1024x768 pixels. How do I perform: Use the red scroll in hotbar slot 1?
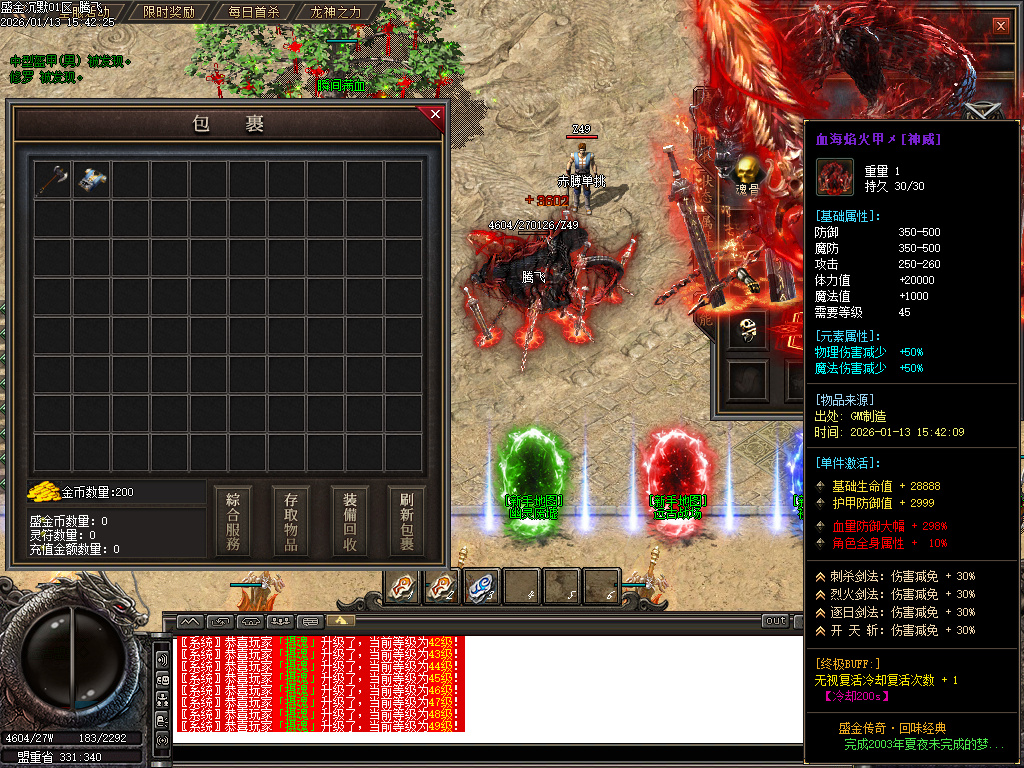pyautogui.click(x=403, y=586)
